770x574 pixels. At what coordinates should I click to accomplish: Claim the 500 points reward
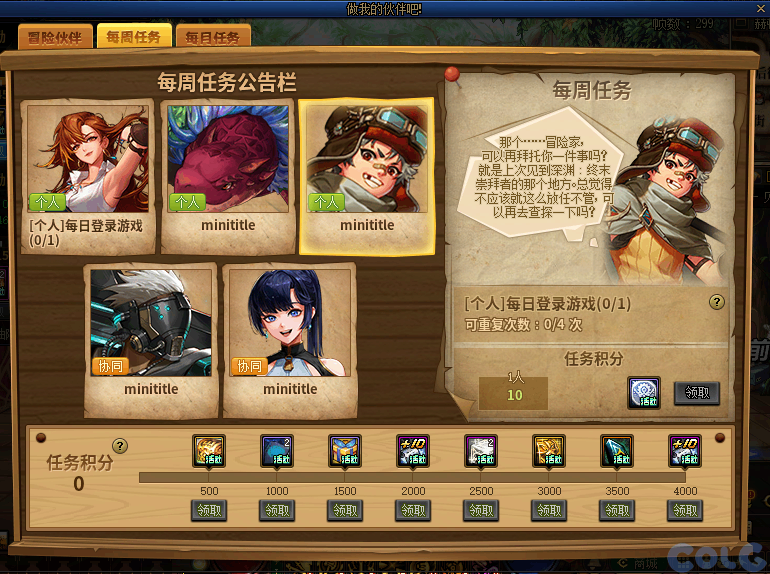click(x=209, y=511)
